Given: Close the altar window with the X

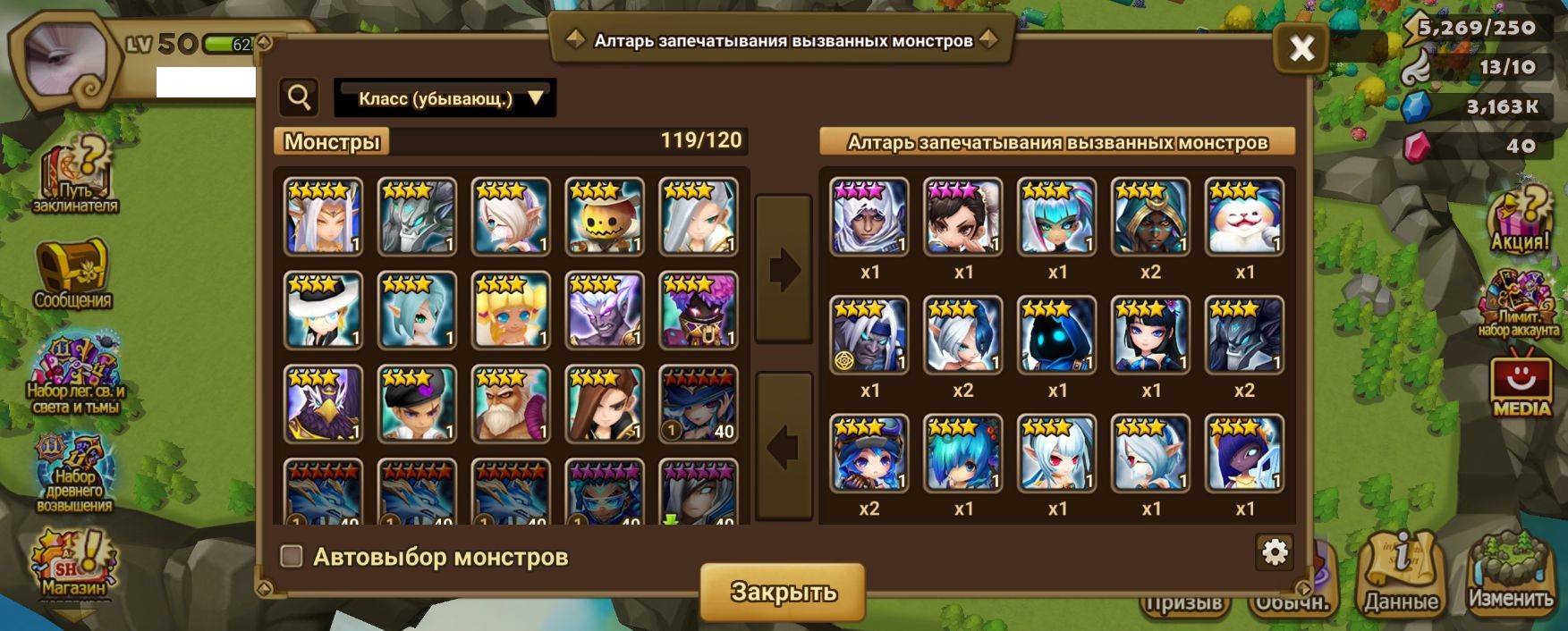Looking at the screenshot, I should [1301, 47].
